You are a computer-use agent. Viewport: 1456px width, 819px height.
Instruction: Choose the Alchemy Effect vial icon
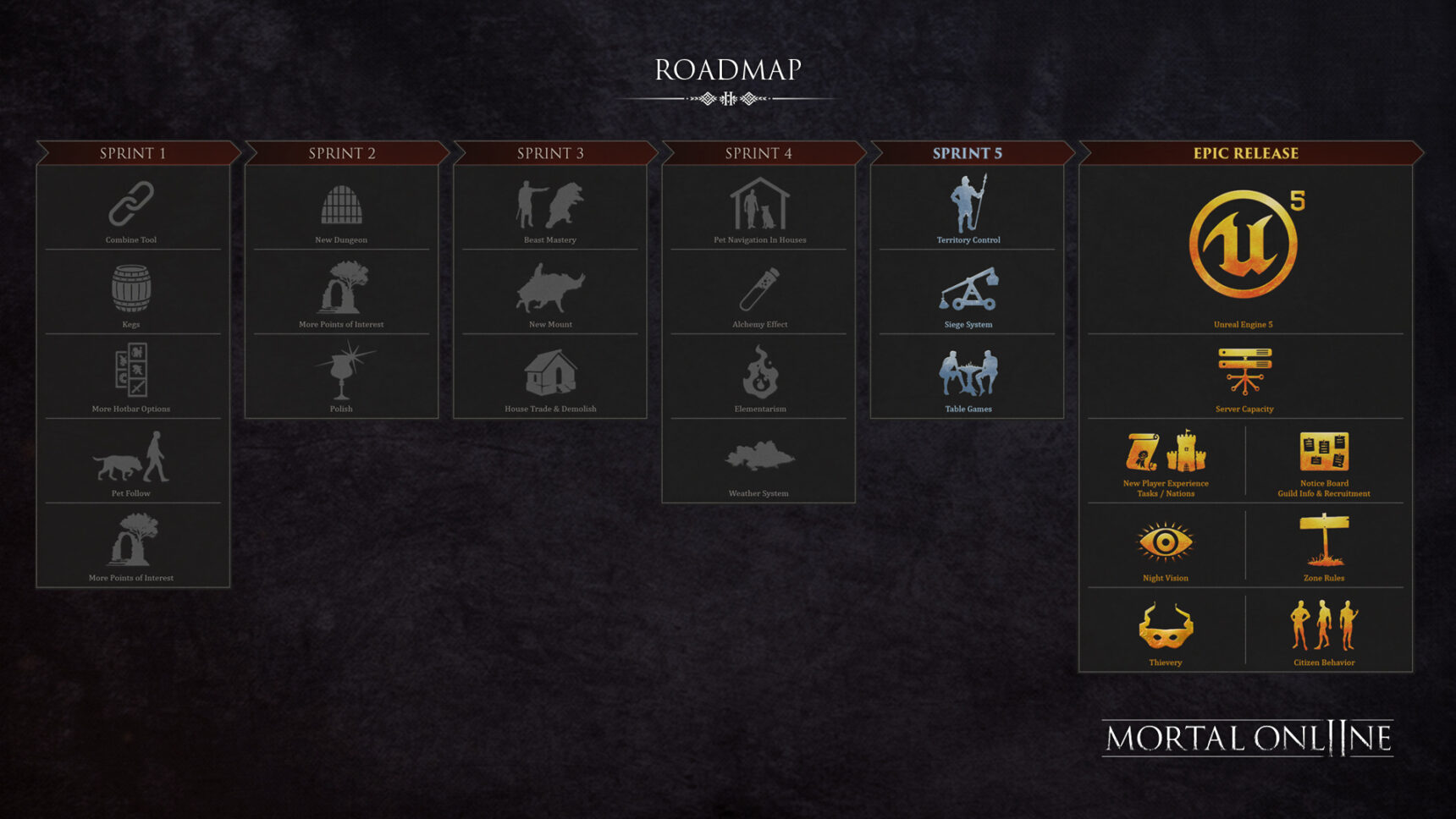coord(759,289)
